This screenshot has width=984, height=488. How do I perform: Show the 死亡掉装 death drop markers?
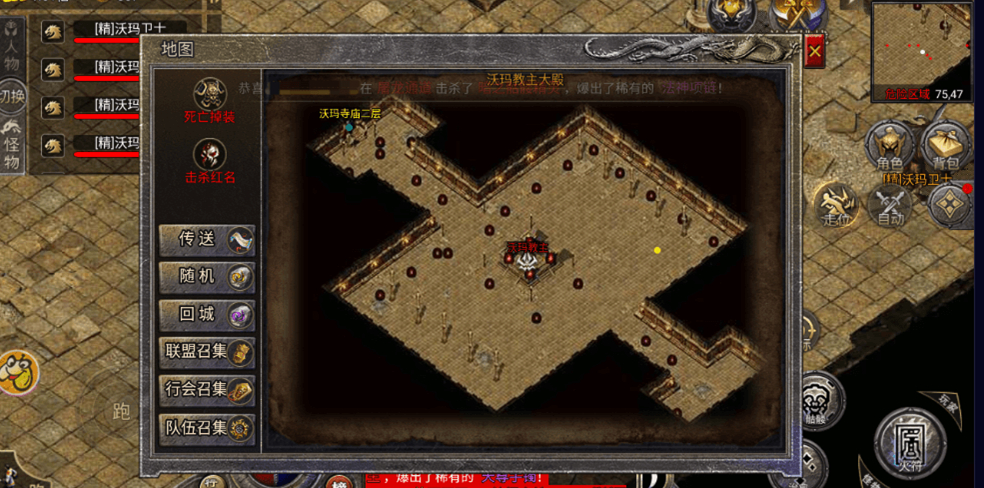pos(210,96)
